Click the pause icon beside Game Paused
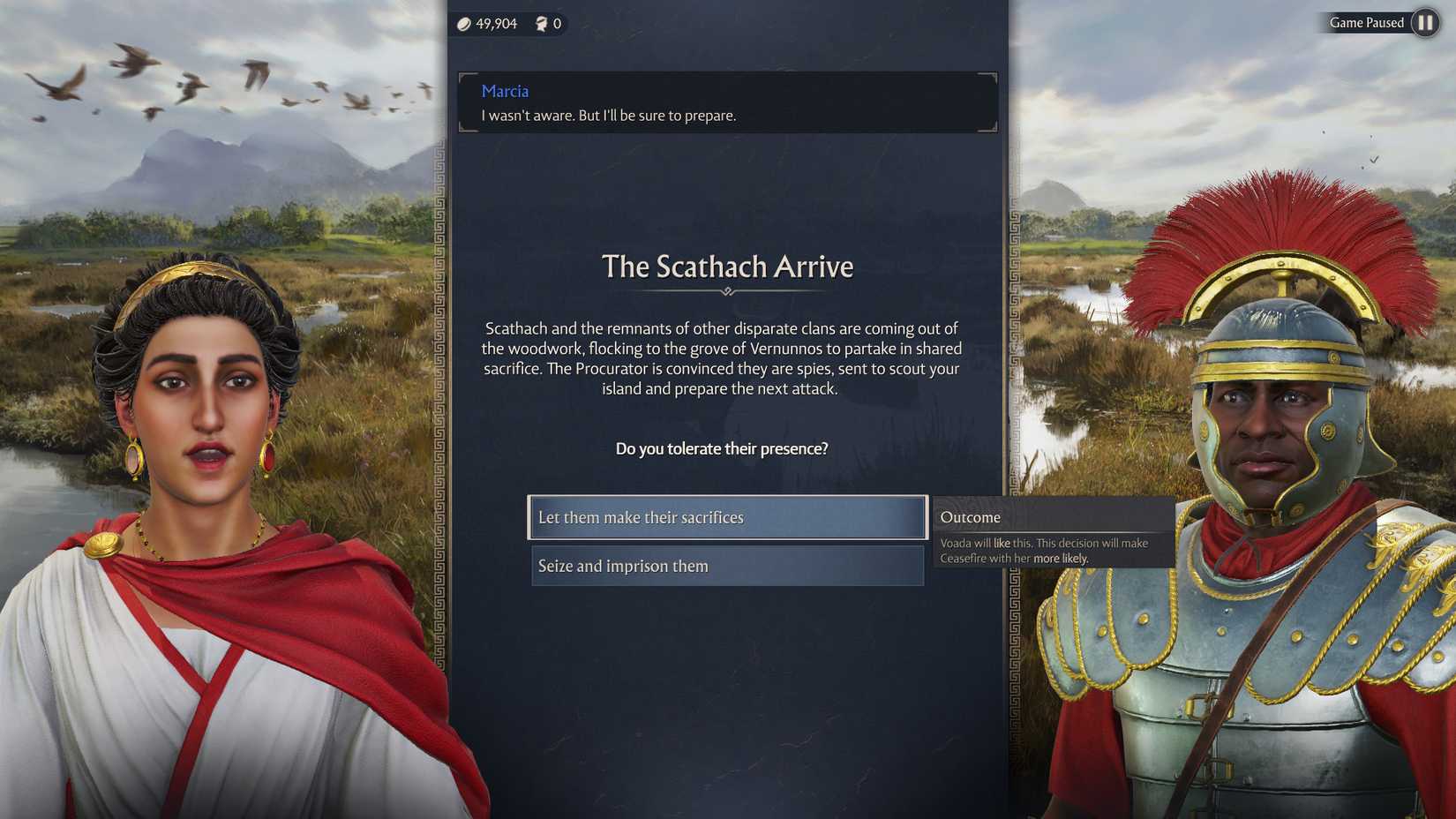Image resolution: width=1456 pixels, height=819 pixels. coord(1424,23)
